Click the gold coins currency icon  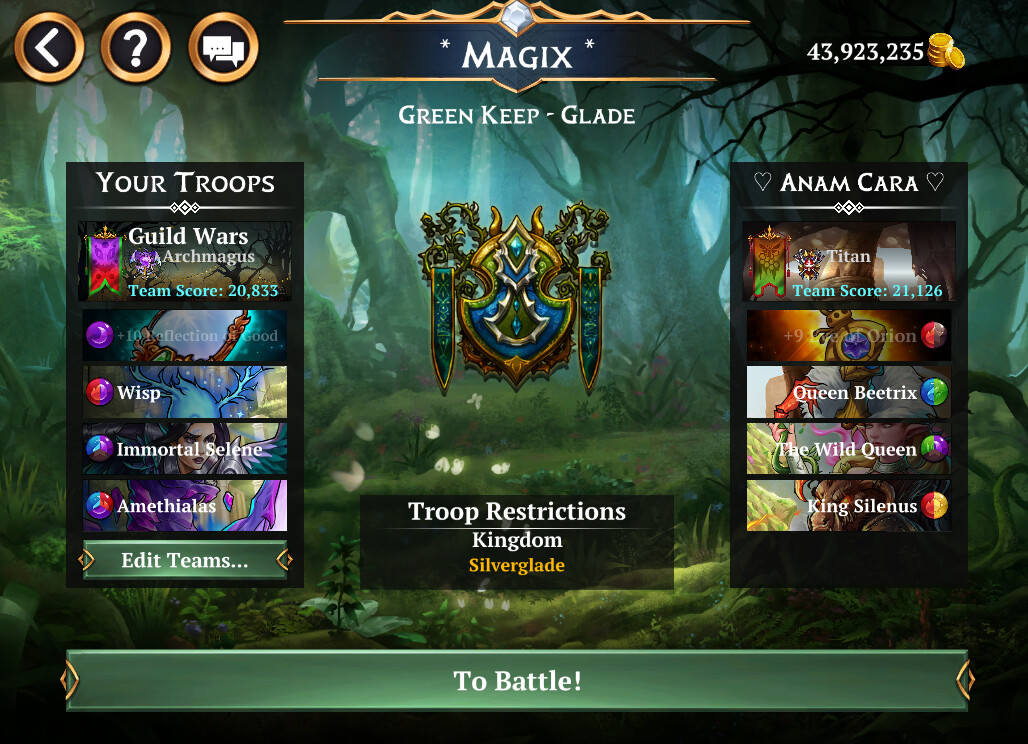click(945, 51)
